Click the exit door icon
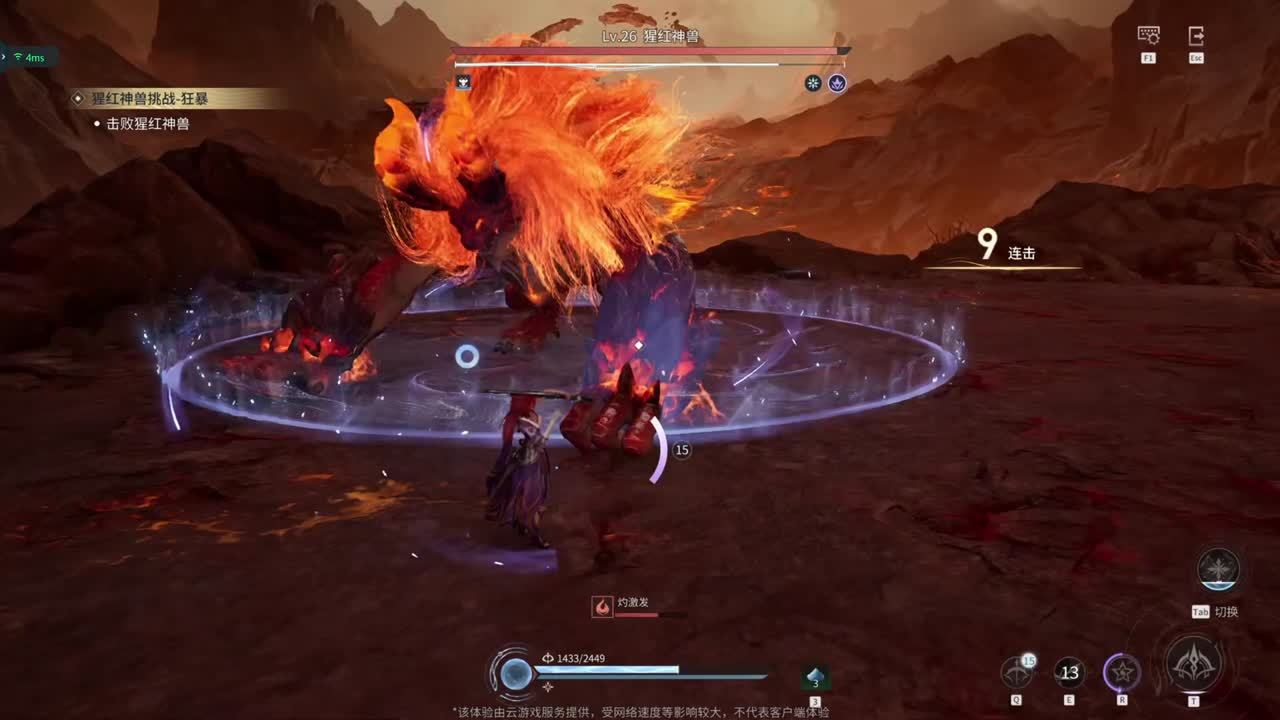Screen dimensions: 1280x720 (x=1196, y=35)
